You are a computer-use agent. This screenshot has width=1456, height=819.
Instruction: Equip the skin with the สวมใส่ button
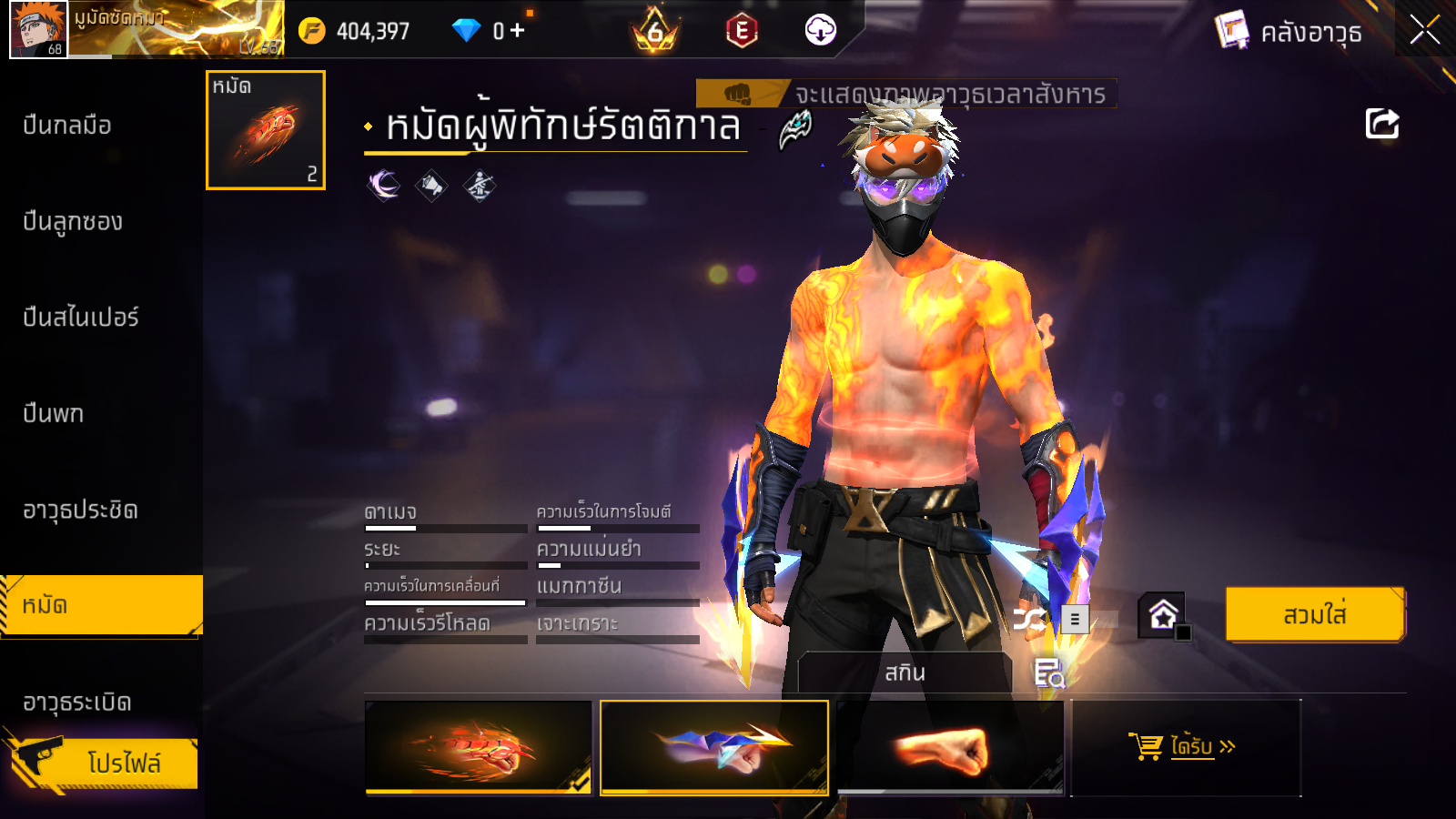point(1315,615)
